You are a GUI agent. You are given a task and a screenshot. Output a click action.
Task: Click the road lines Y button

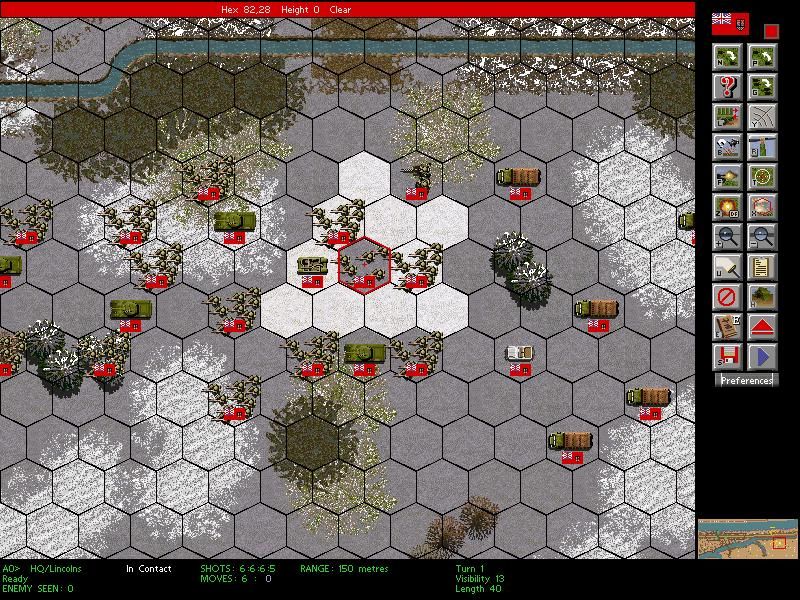762,117
